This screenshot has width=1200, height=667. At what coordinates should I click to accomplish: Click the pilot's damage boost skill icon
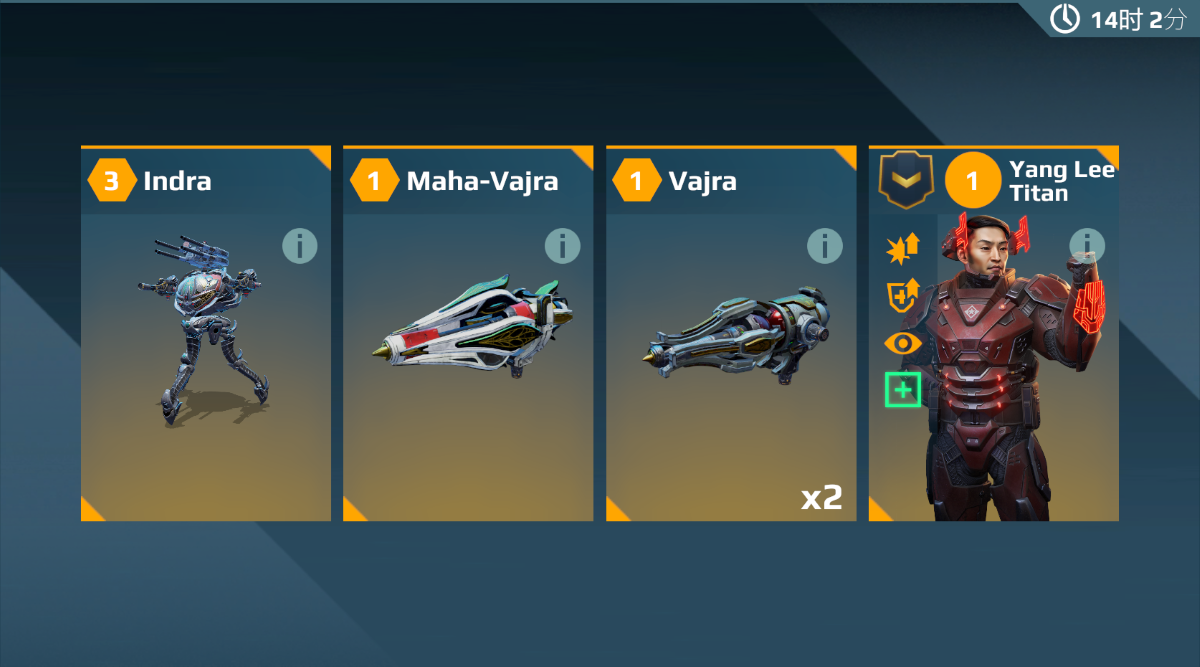point(902,250)
